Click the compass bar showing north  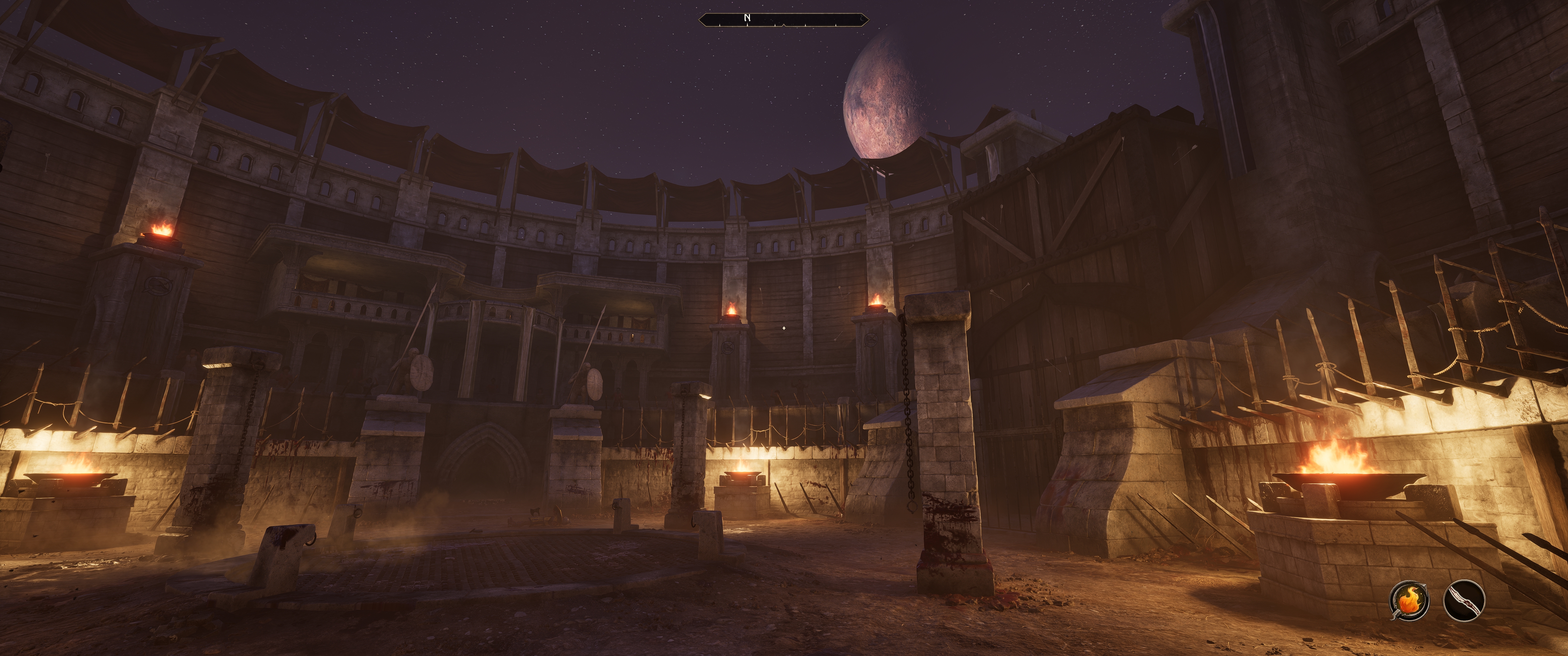tap(783, 19)
